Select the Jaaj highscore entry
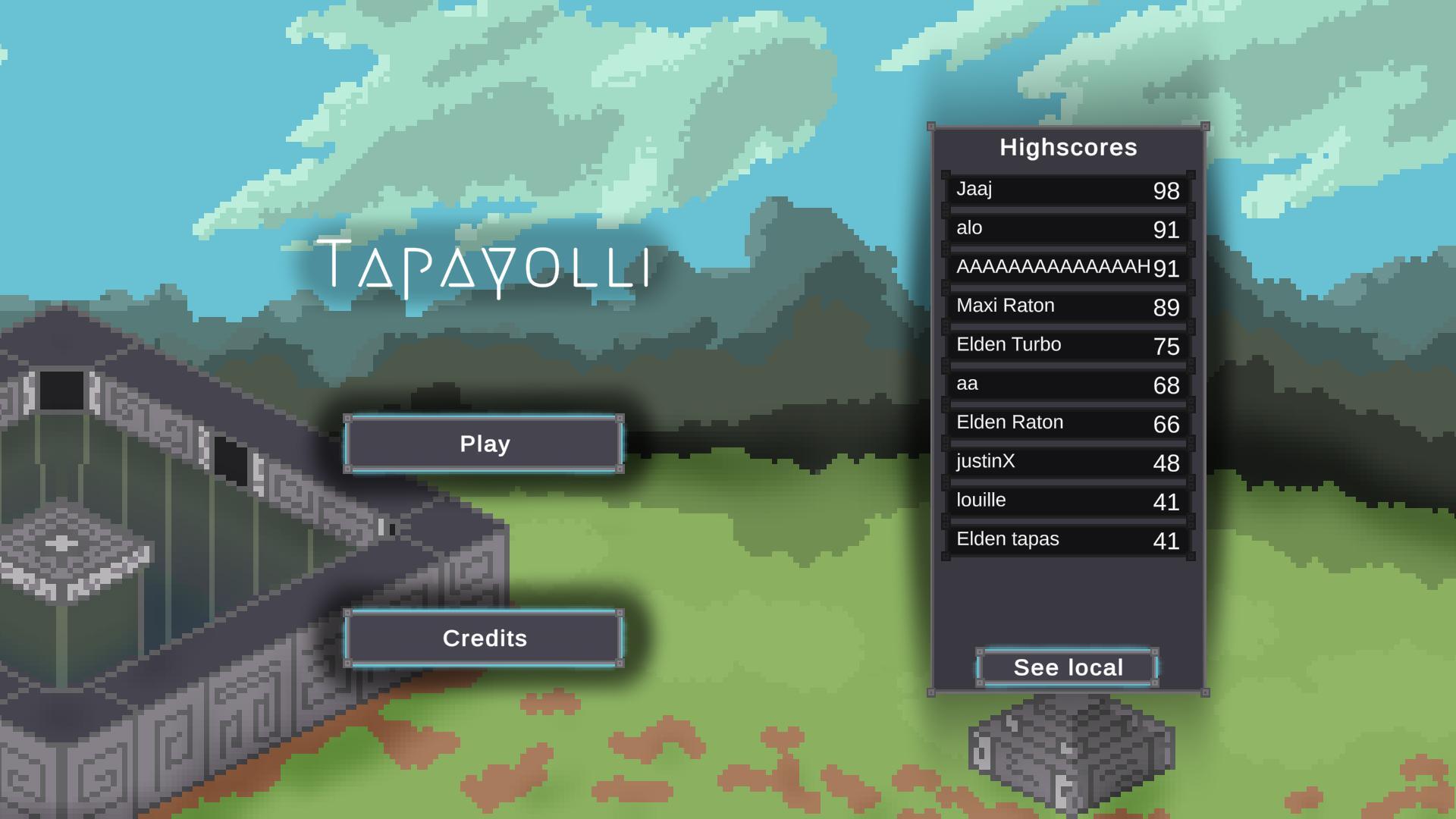 tap(1062, 190)
